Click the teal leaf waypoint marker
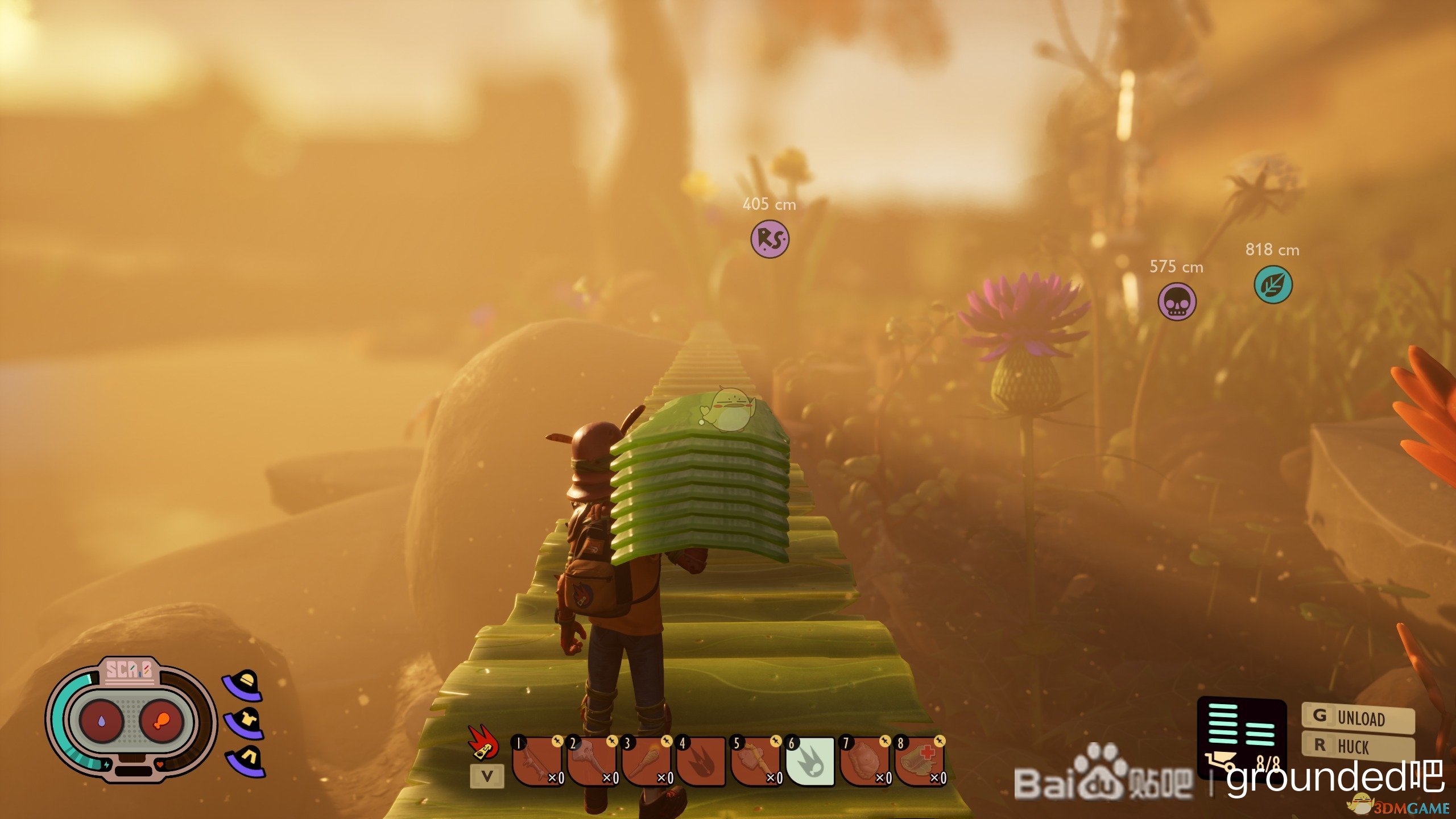The image size is (1456, 819). click(x=1273, y=284)
